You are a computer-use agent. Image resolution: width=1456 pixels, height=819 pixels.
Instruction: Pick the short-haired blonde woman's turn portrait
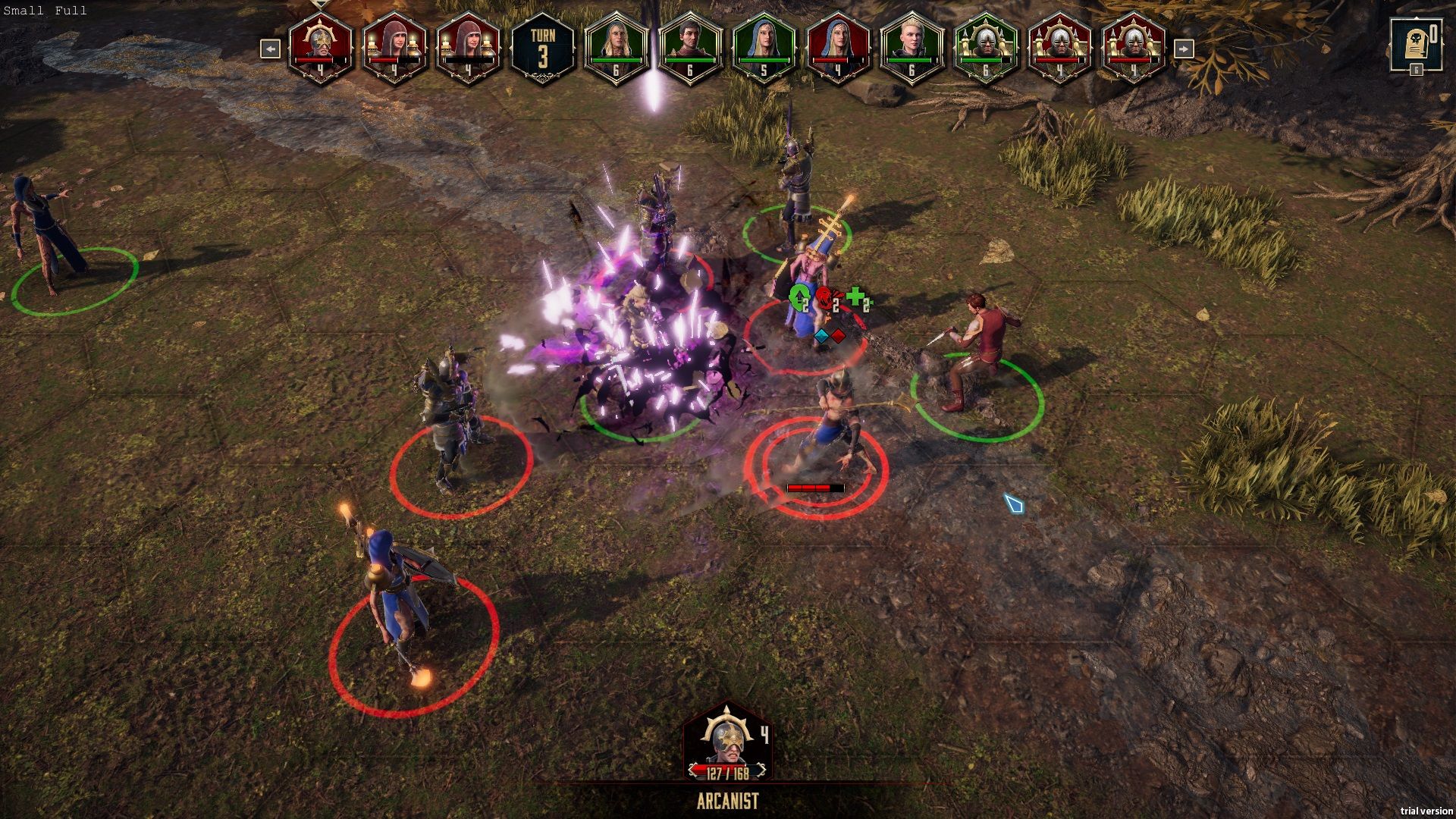912,47
